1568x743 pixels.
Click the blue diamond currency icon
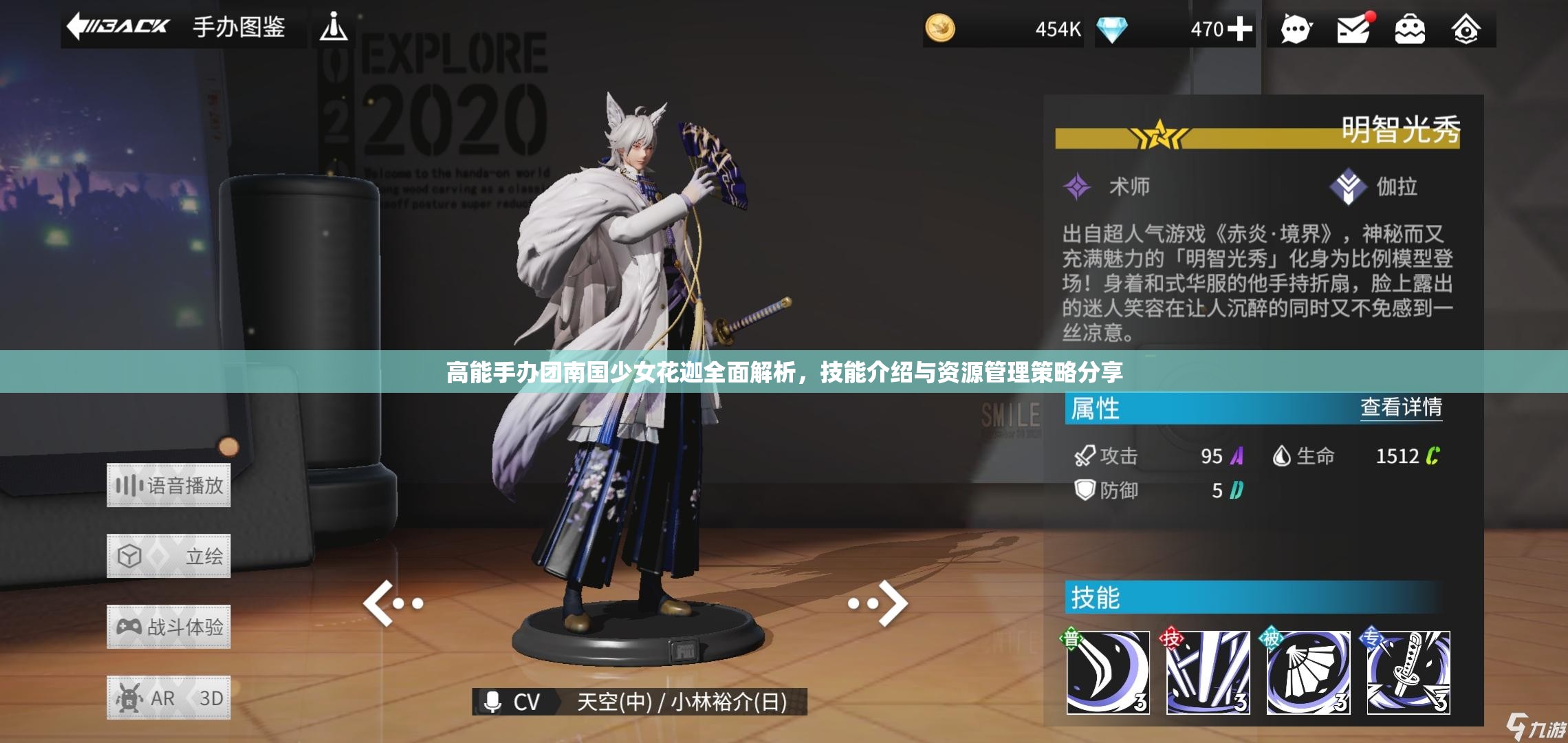click(x=1111, y=29)
